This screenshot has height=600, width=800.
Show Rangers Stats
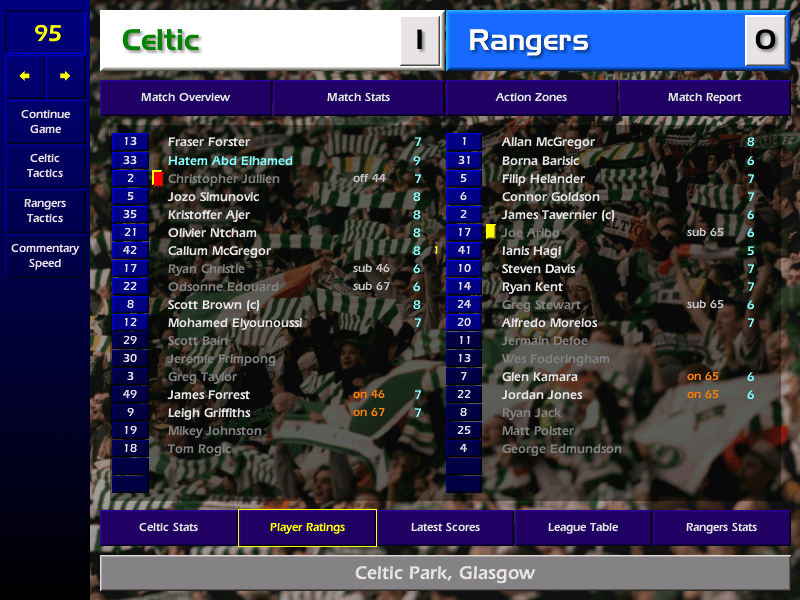[721, 528]
